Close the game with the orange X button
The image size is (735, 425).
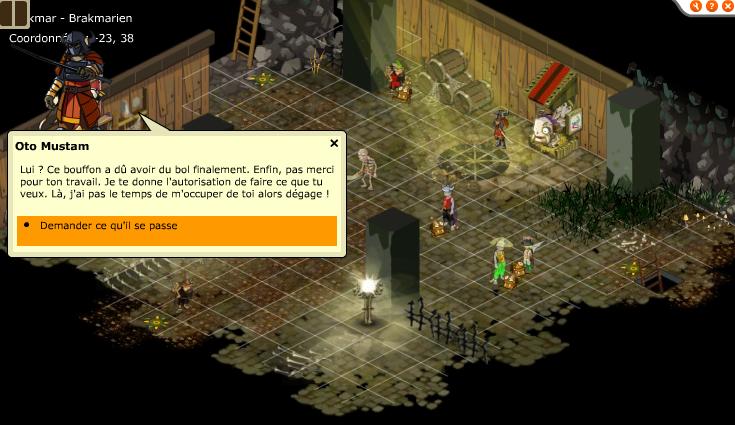(726, 6)
